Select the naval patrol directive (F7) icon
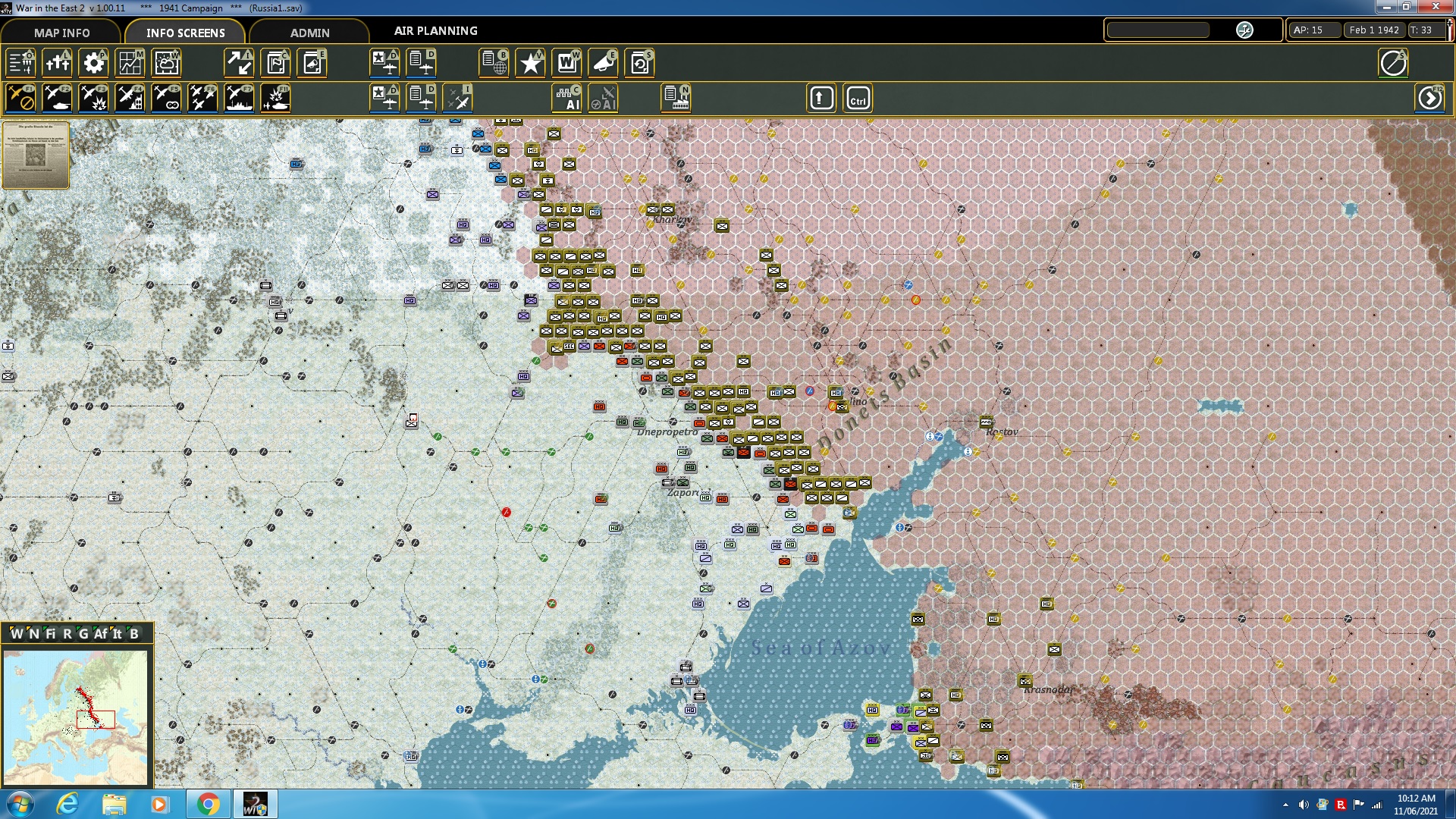The width and height of the screenshot is (1456, 819). (239, 98)
